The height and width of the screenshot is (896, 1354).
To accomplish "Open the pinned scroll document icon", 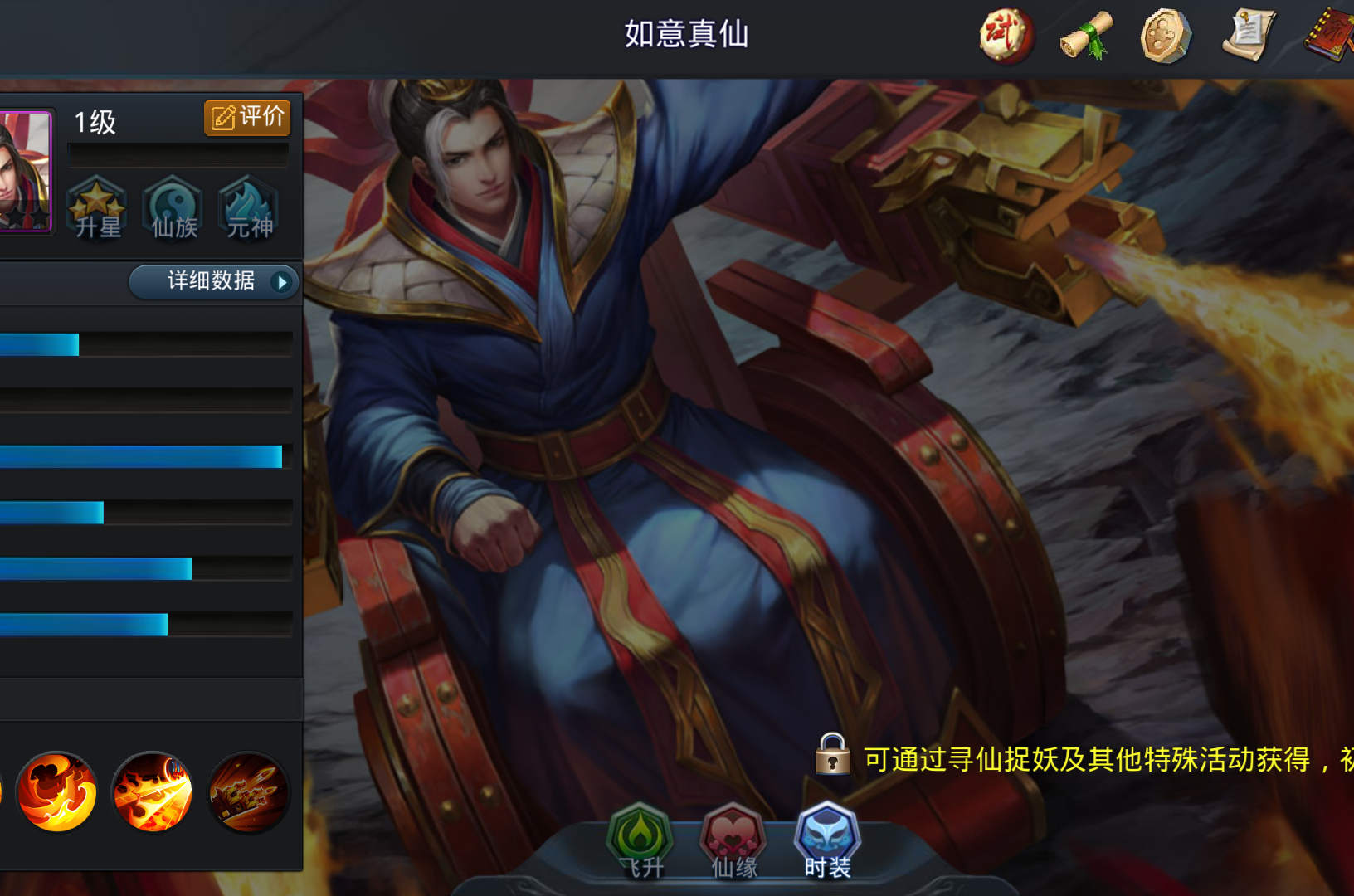I will pos(1247,36).
